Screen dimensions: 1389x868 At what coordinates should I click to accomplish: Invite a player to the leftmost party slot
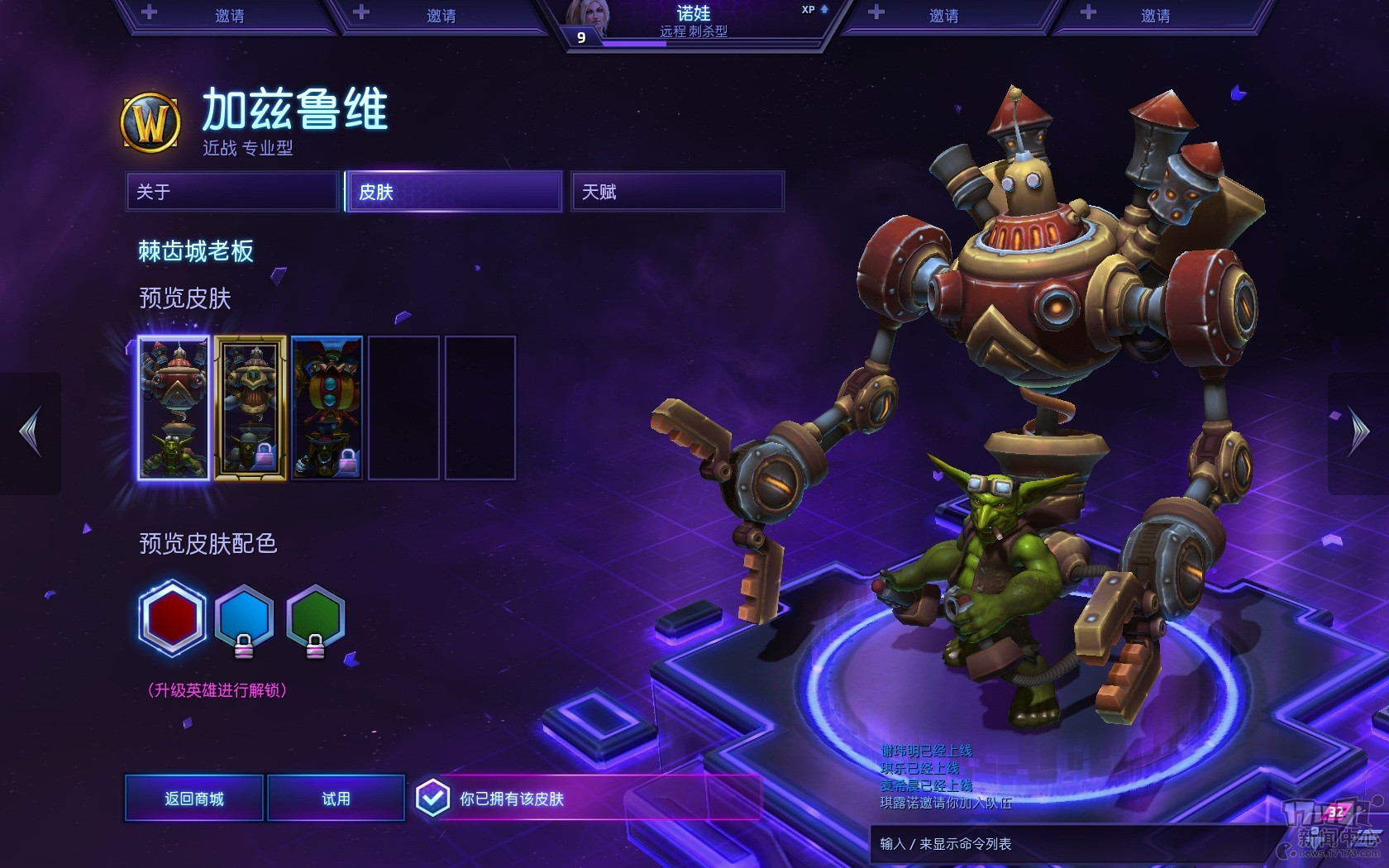[227, 16]
